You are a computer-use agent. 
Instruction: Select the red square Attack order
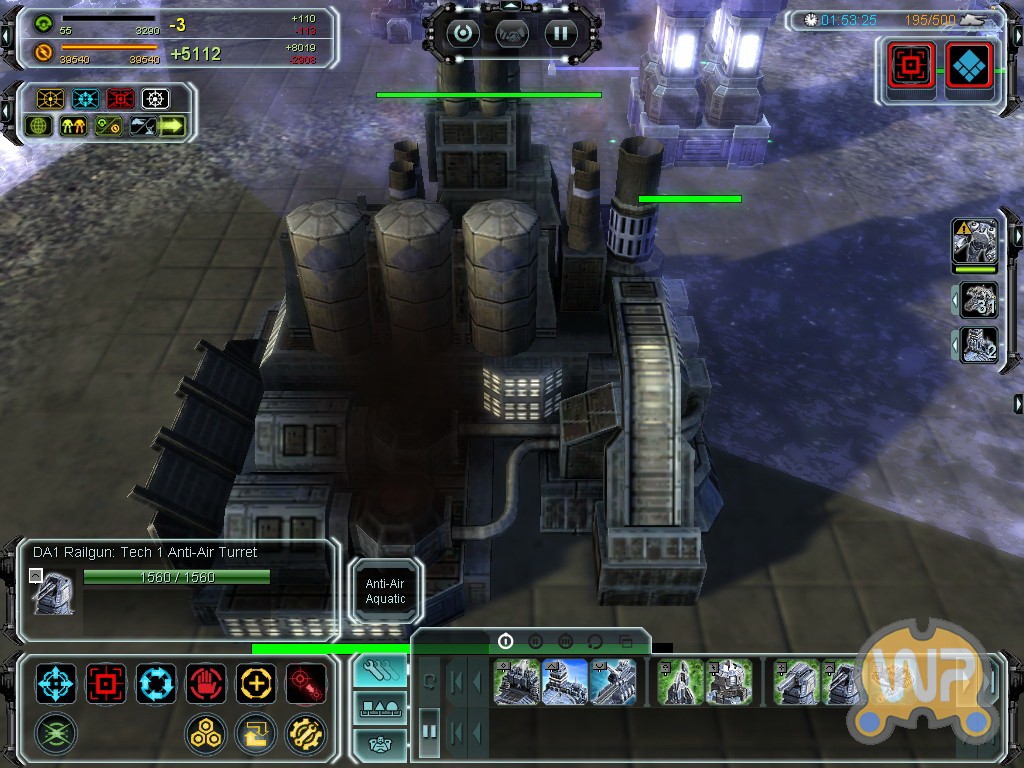pos(106,684)
